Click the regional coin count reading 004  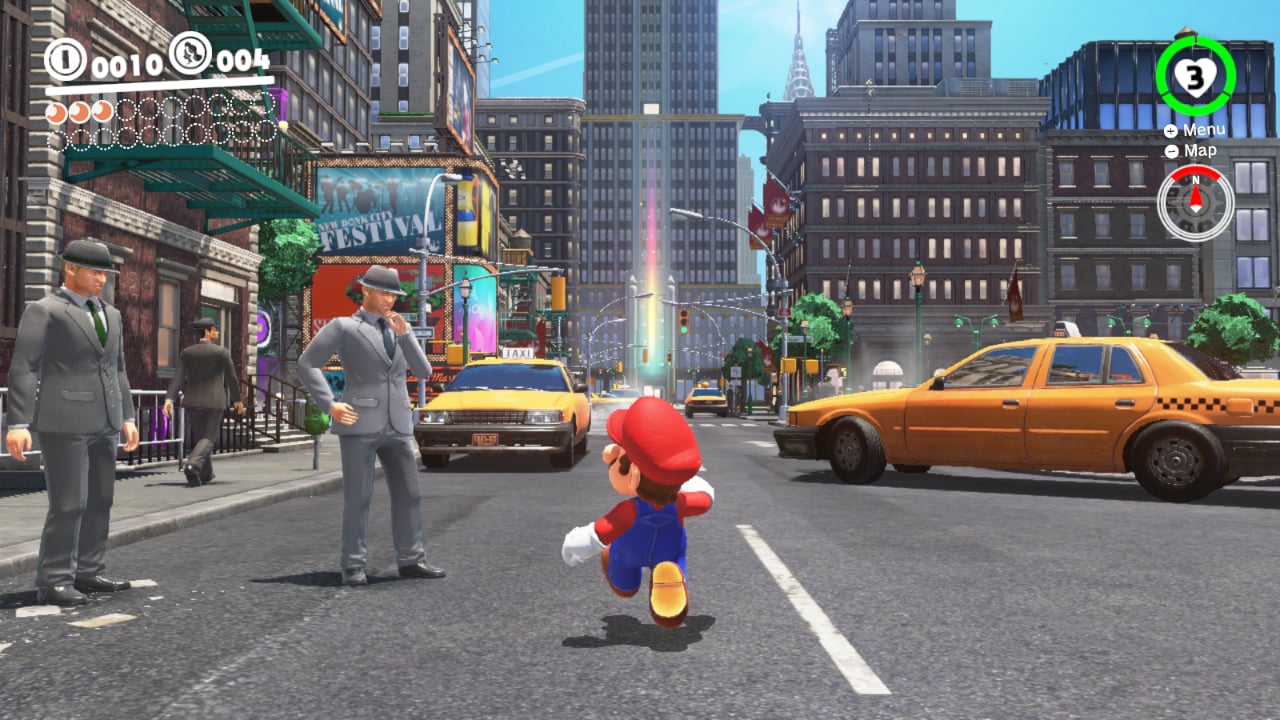[x=243, y=60]
